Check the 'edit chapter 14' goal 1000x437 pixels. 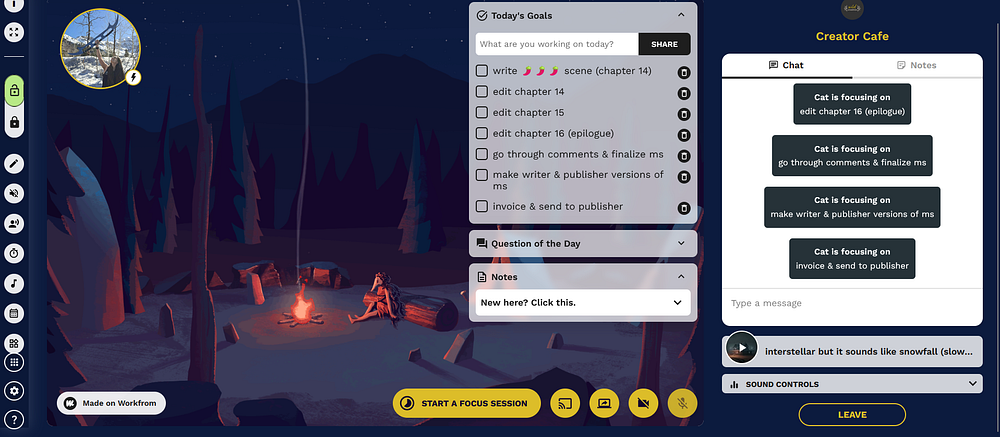click(482, 92)
